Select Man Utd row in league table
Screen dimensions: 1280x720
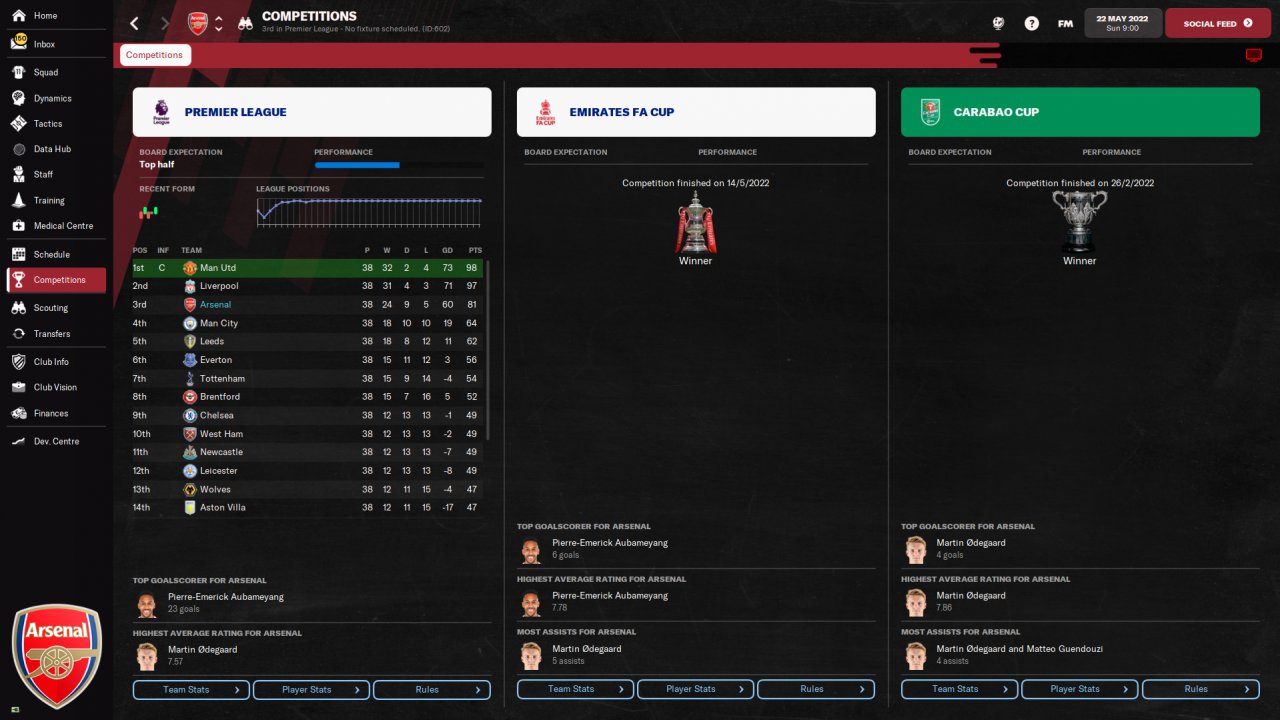pos(218,268)
